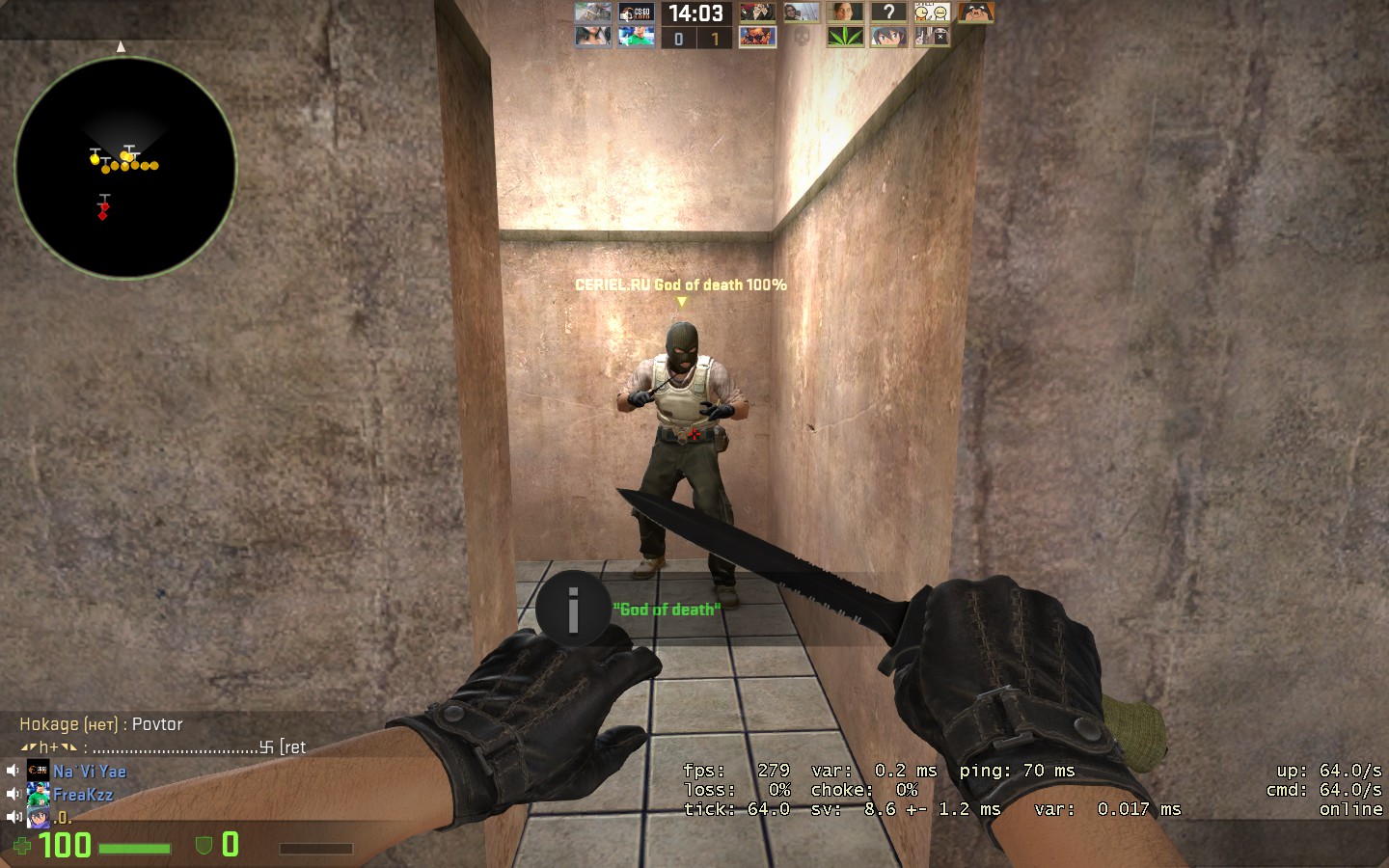Screen dimensions: 1389x868
Task: Open the round info icon by God of death
Action: (x=573, y=609)
